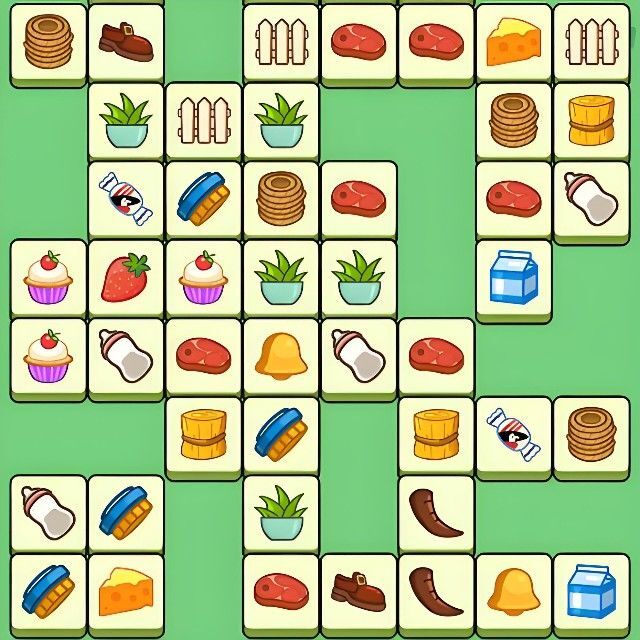Select the shoe between steak and horn
Image resolution: width=640 pixels, height=640 pixels.
pyautogui.click(x=360, y=590)
